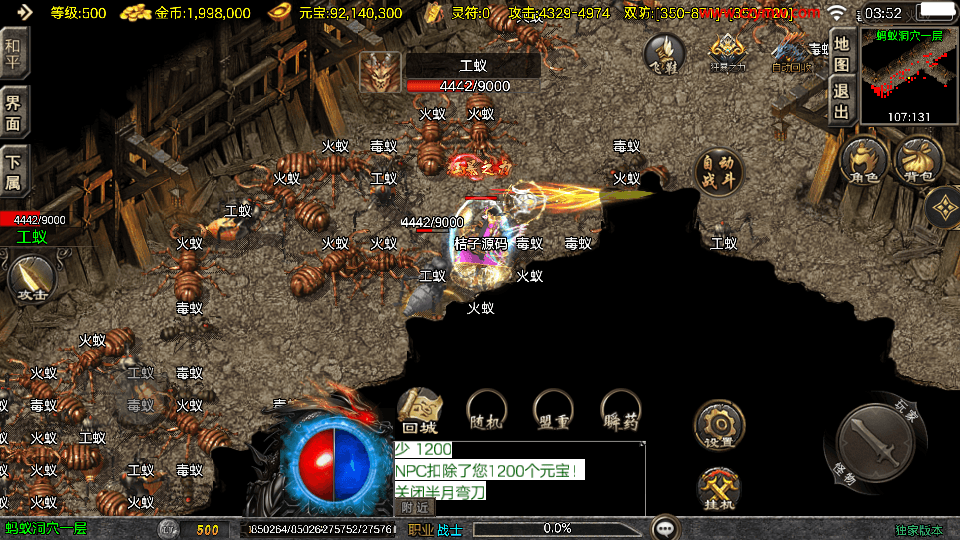Open the 设置 settings gear
The height and width of the screenshot is (540, 960).
[719, 425]
